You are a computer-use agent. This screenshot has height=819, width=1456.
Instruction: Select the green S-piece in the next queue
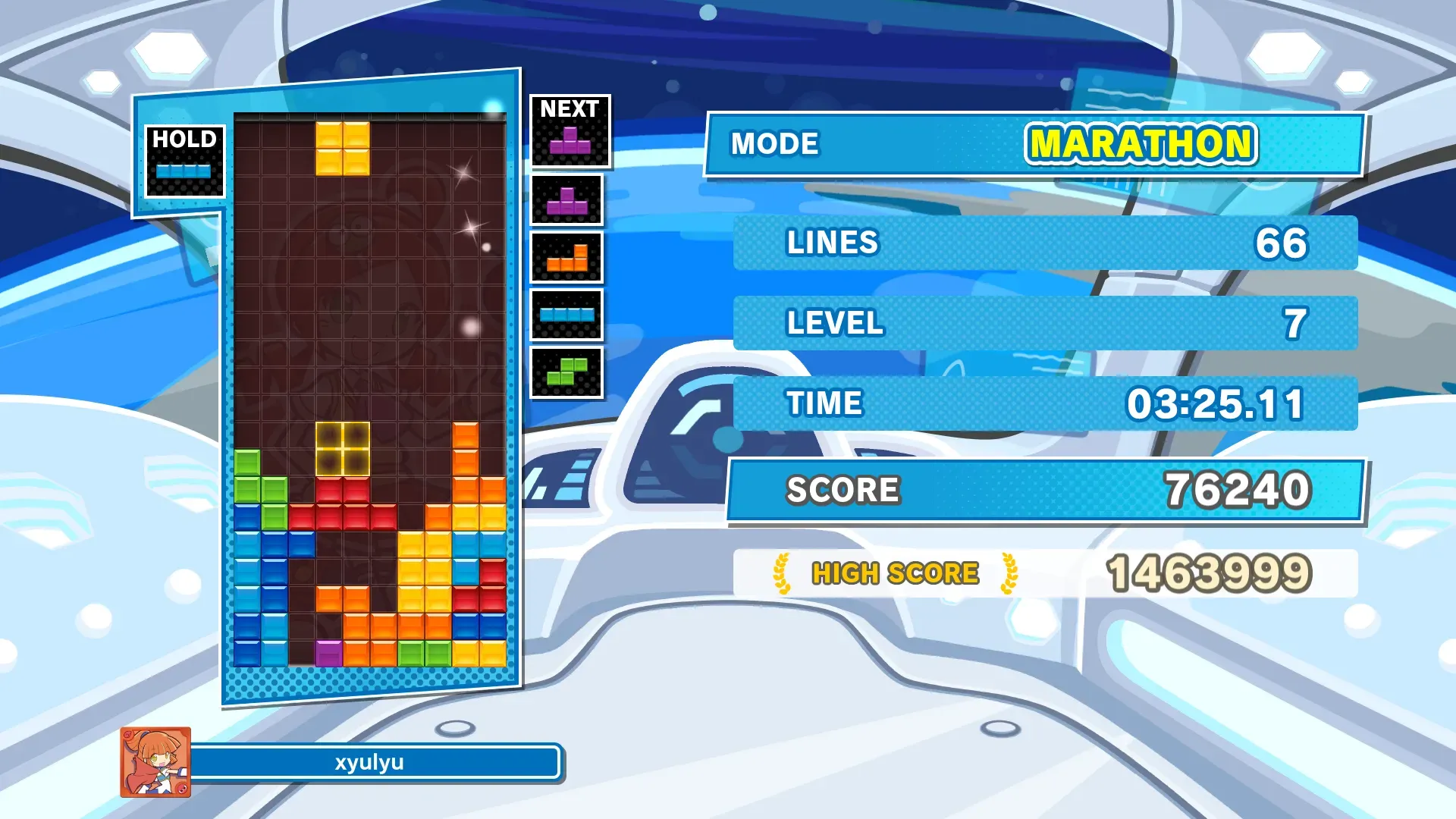pyautogui.click(x=567, y=372)
